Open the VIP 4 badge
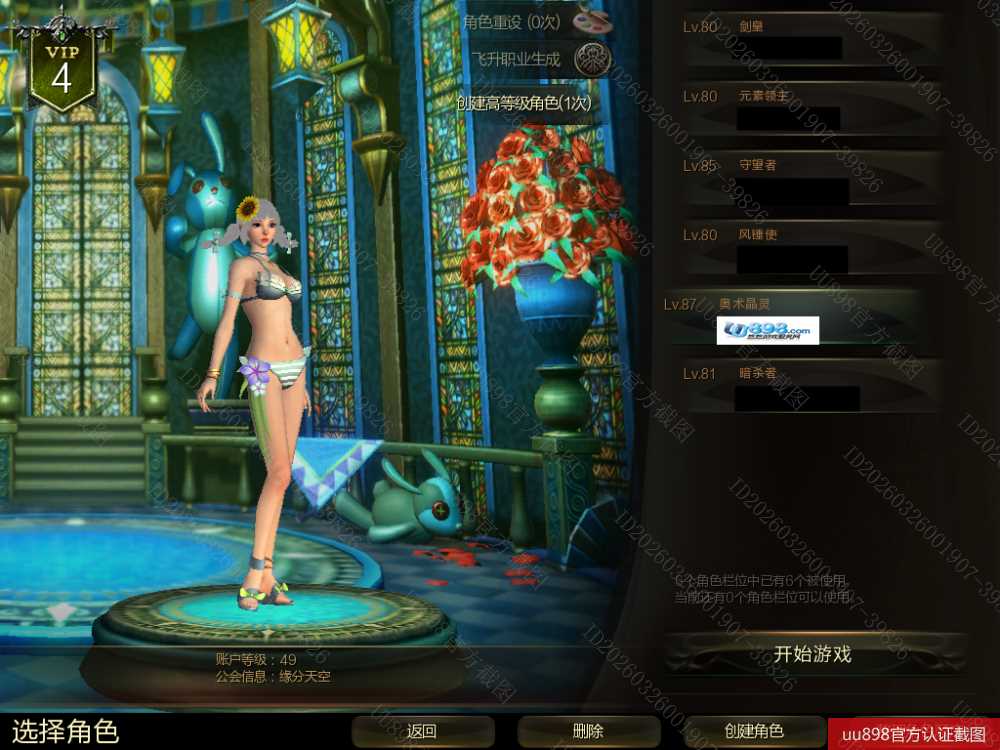Image resolution: width=1000 pixels, height=750 pixels. coord(62,70)
